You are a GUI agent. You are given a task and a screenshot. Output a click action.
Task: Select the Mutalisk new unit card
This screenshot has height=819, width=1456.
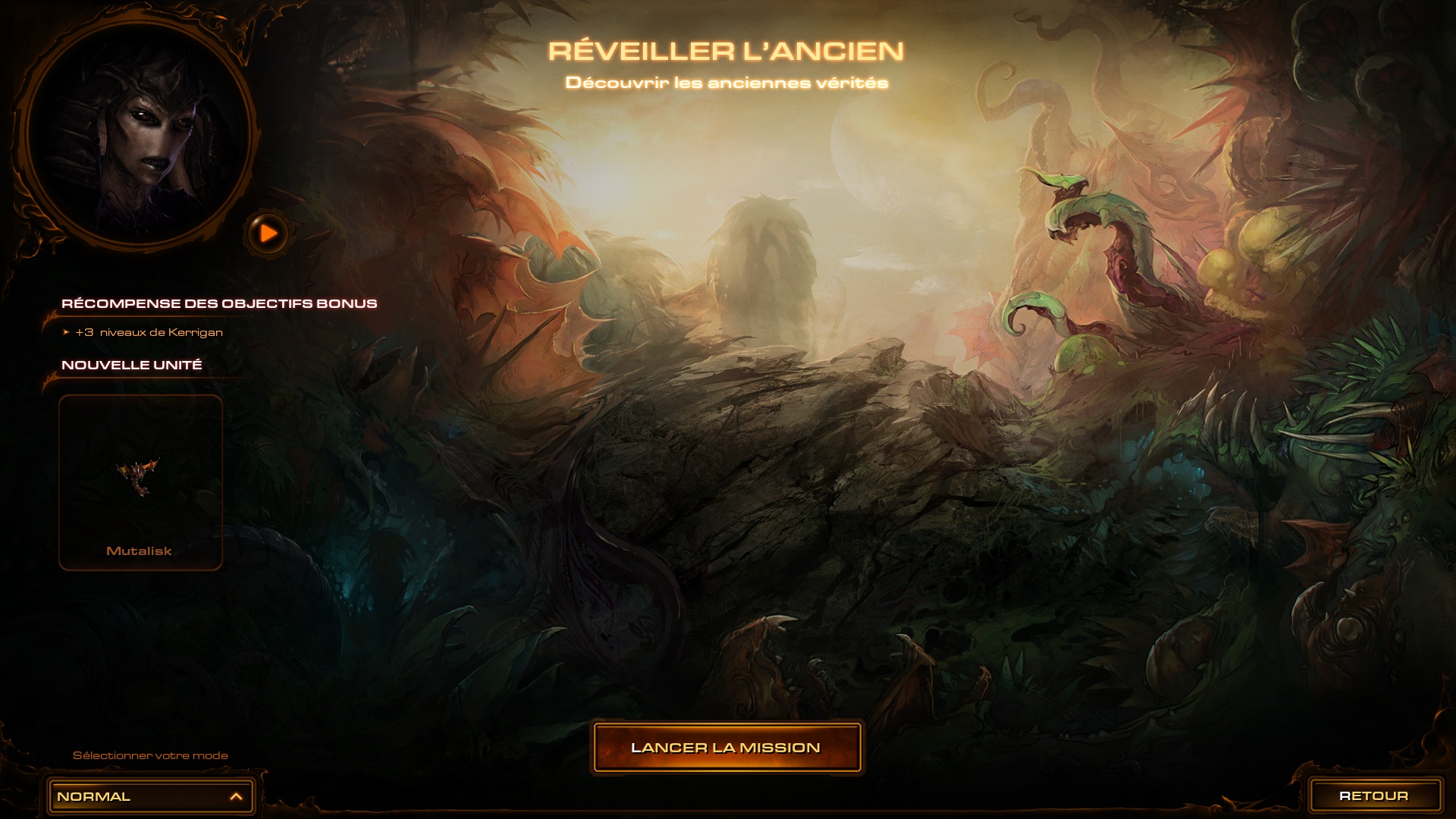click(x=140, y=482)
